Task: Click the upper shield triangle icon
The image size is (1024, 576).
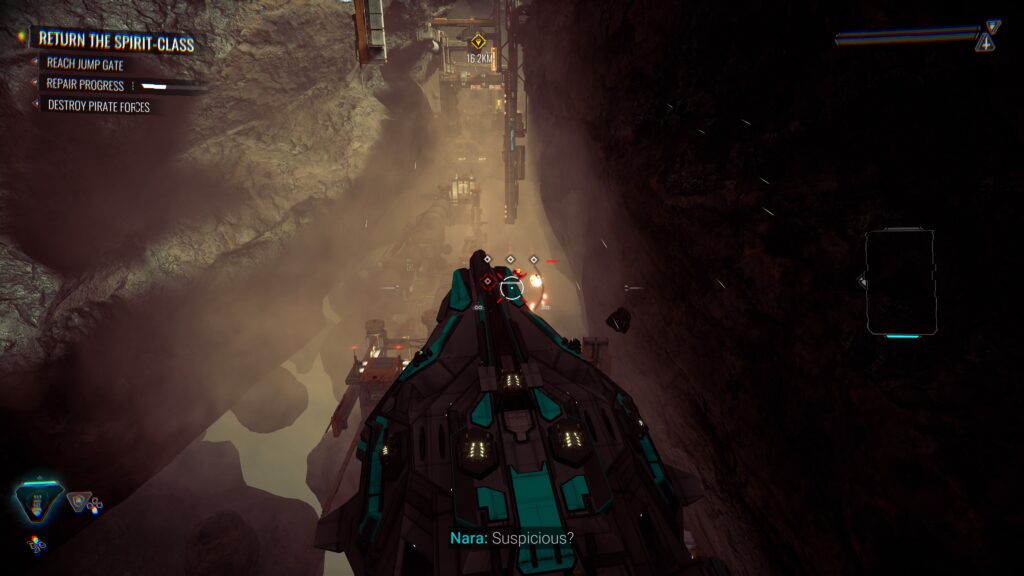Action: 992,27
